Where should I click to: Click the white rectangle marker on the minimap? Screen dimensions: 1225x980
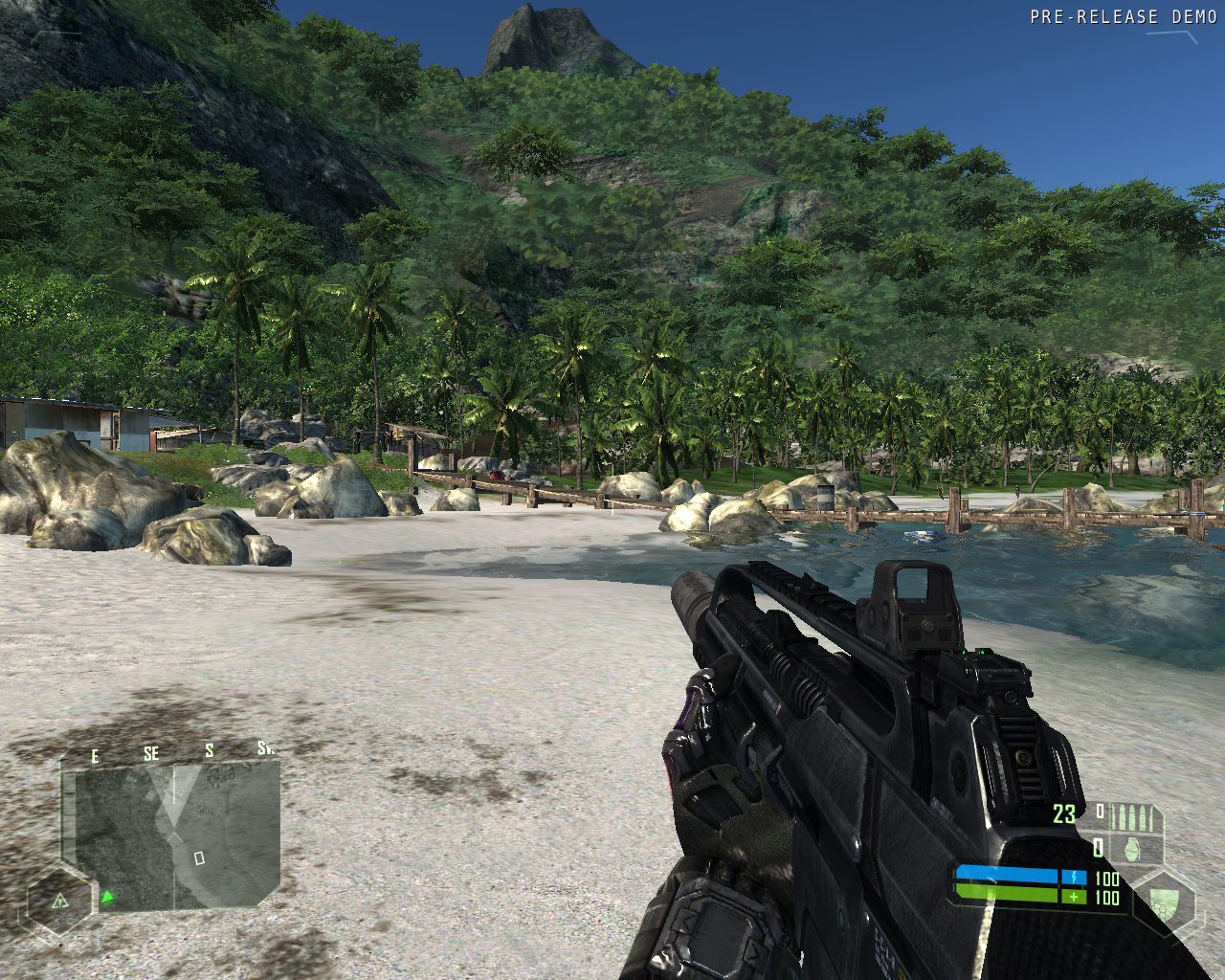coord(199,858)
